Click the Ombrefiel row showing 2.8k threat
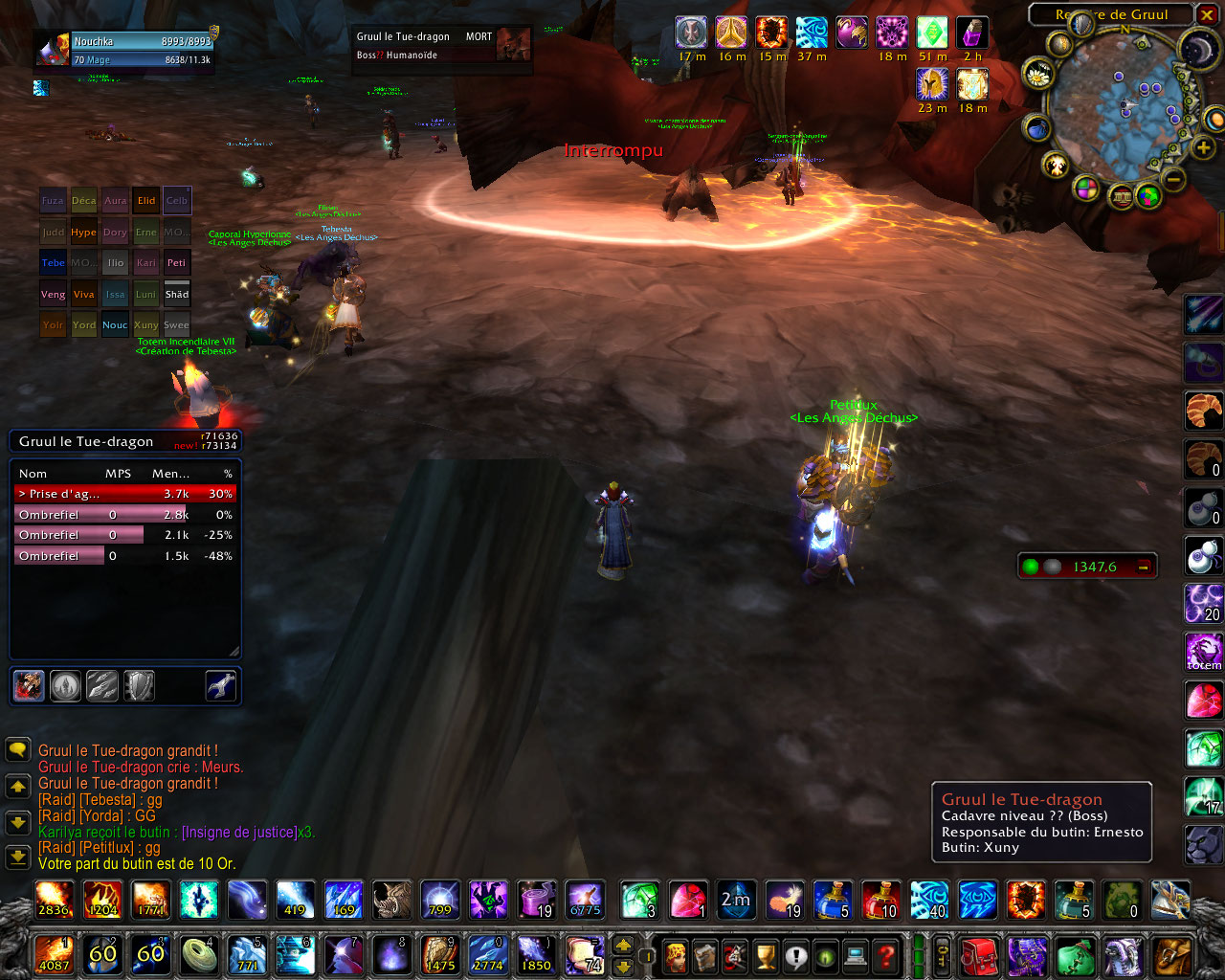The height and width of the screenshot is (980, 1225). click(124, 515)
